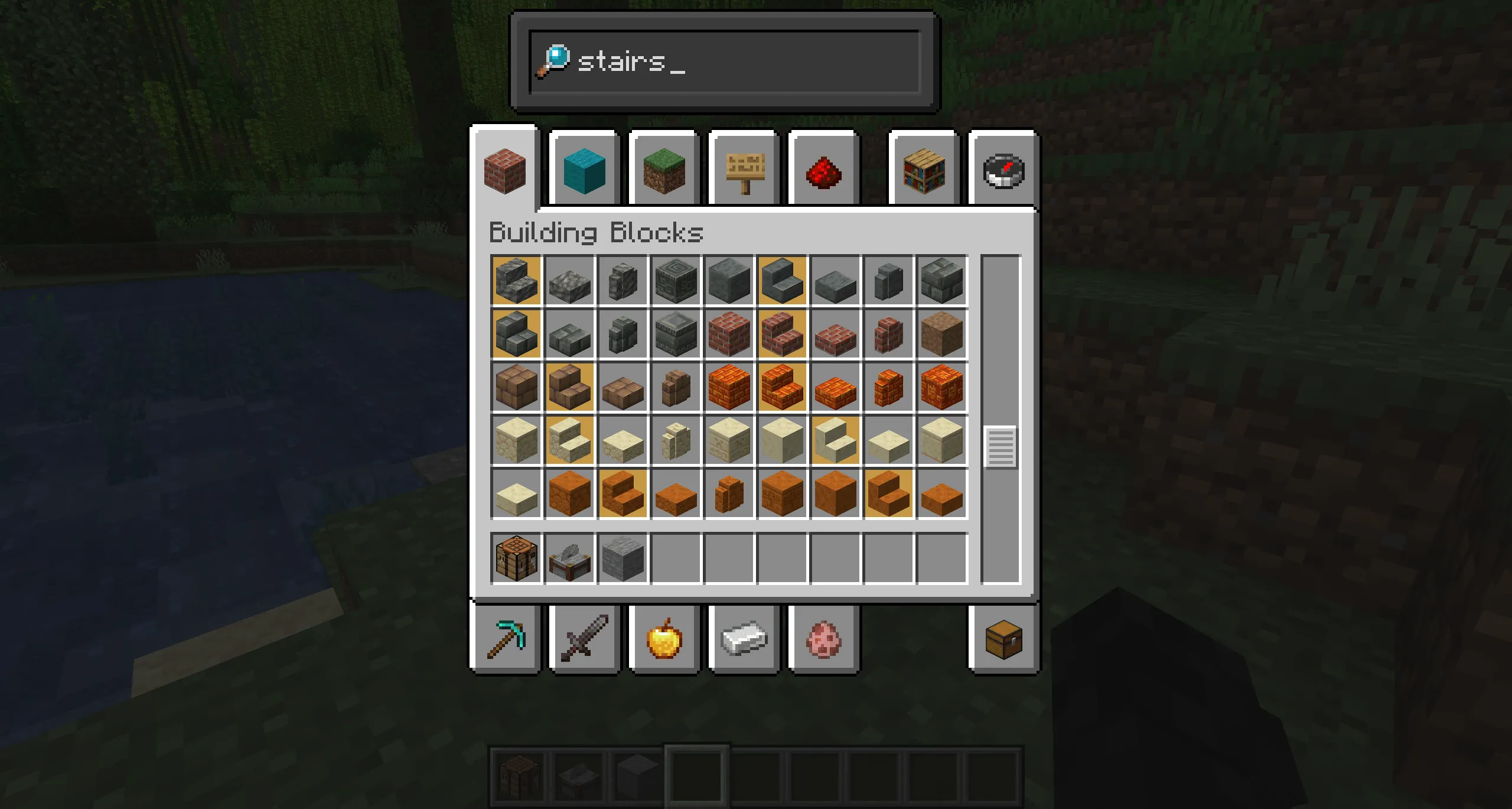The image size is (1512, 809).
Task: Select the Food & Drinks golden apple tab
Action: click(663, 640)
